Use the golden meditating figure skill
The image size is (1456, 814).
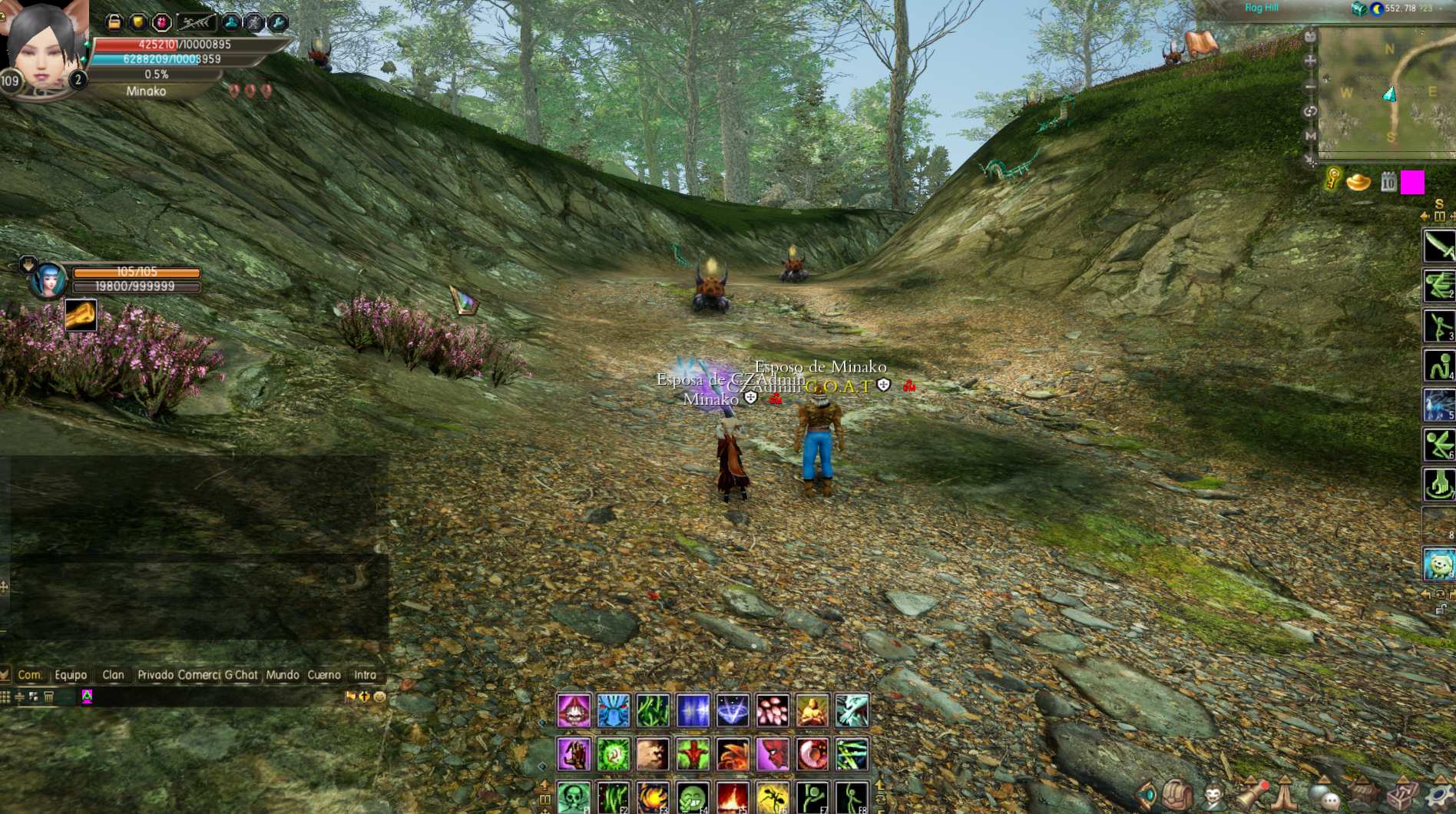(812, 710)
